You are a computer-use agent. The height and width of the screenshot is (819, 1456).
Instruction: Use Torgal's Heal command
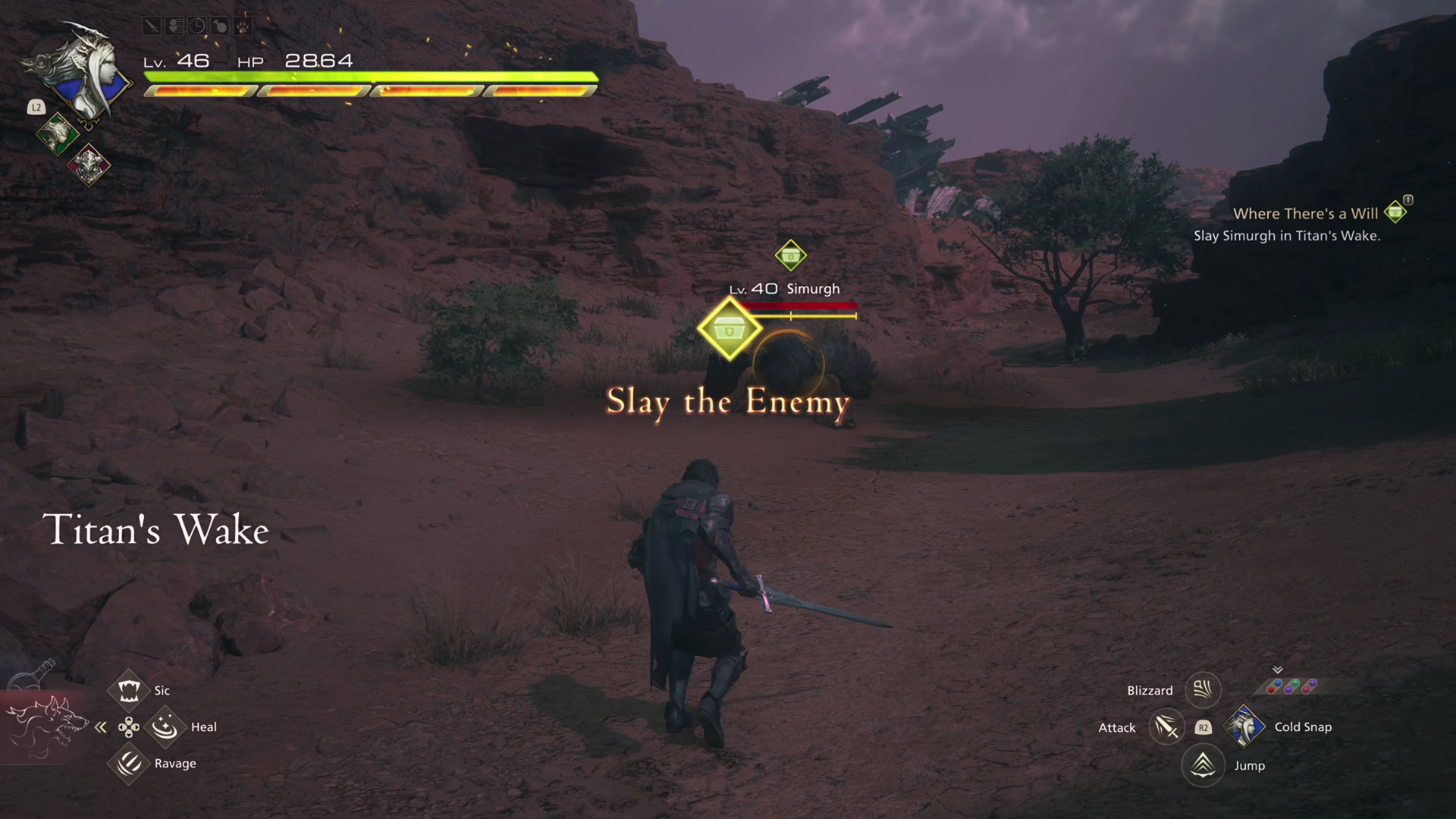pyautogui.click(x=165, y=727)
